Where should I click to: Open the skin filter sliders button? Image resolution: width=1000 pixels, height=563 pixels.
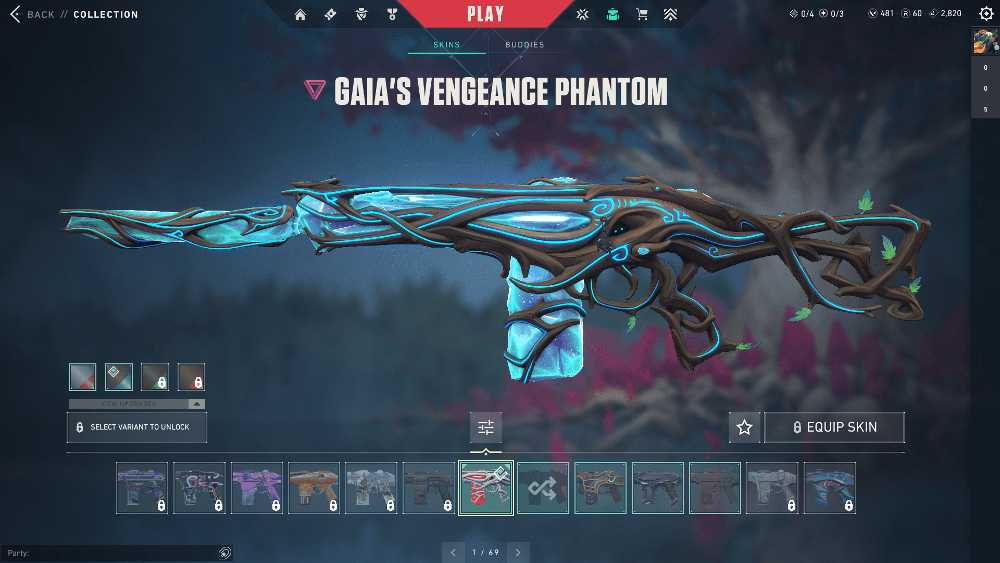486,427
